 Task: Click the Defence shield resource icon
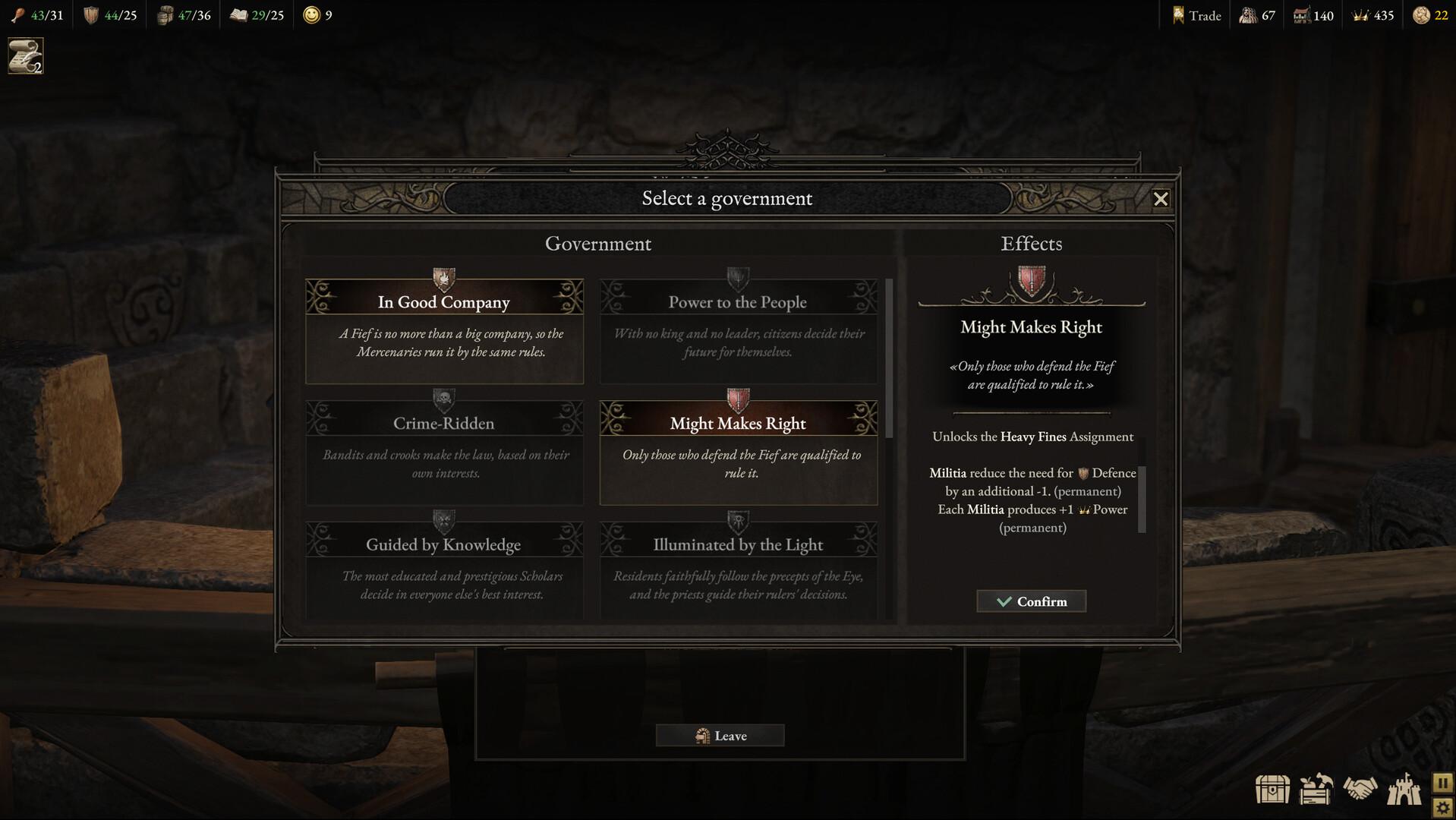point(89,14)
